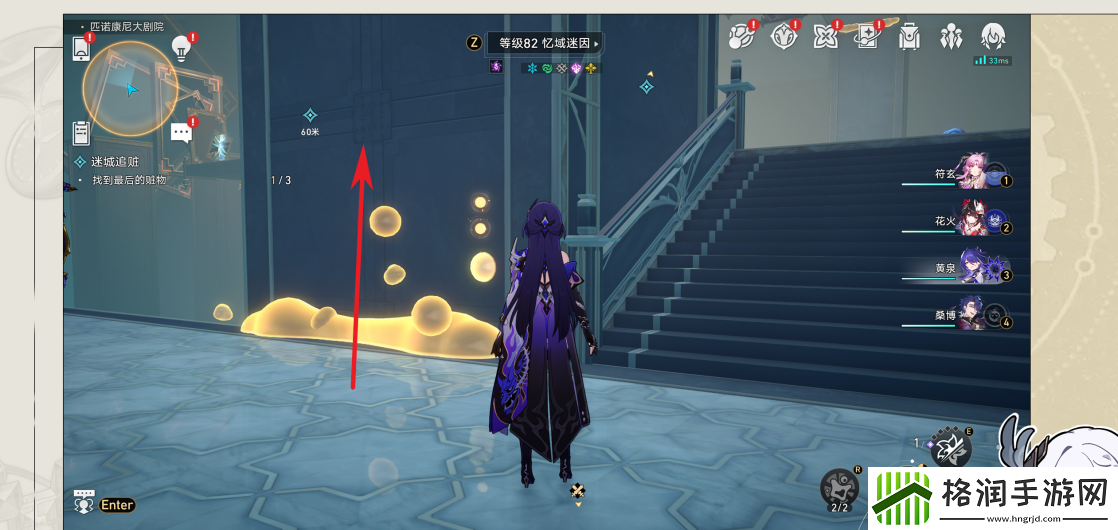Open the orbiting planets icon
Image resolution: width=1118 pixels, height=530 pixels.
pyautogui.click(x=740, y=37)
